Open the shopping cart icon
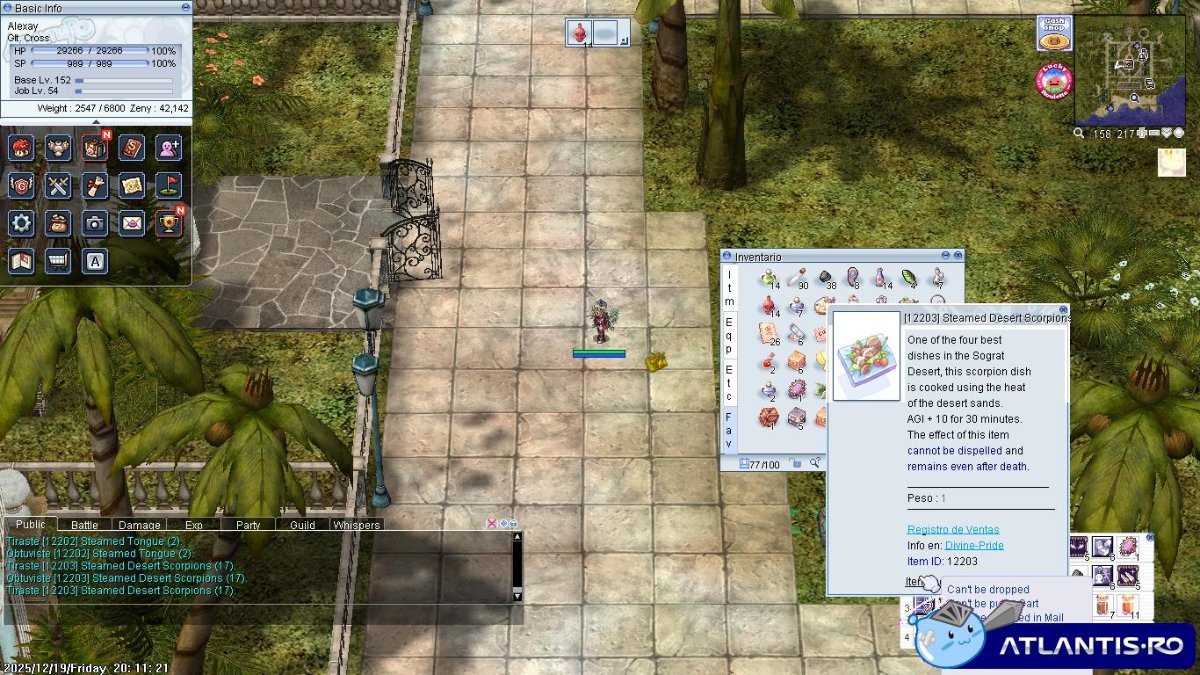Viewport: 1200px width, 675px height. point(58,260)
